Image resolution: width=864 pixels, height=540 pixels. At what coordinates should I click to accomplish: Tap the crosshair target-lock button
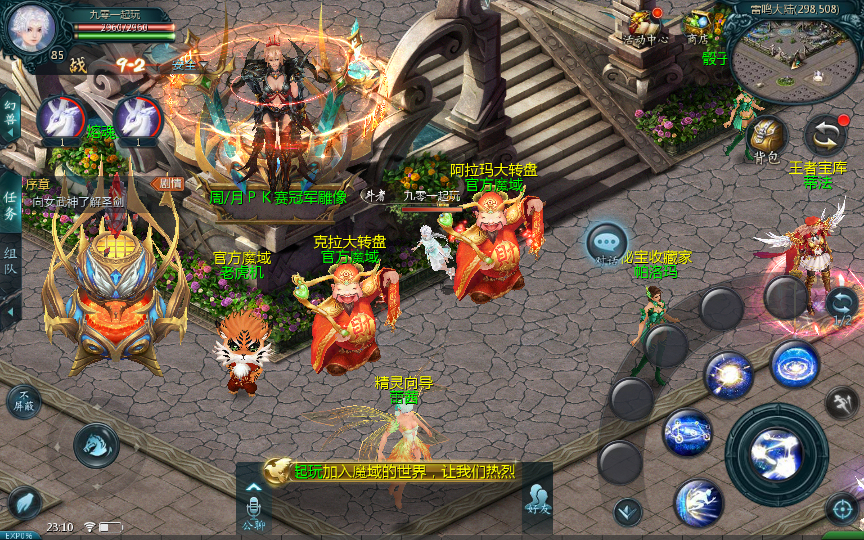[x=842, y=509]
